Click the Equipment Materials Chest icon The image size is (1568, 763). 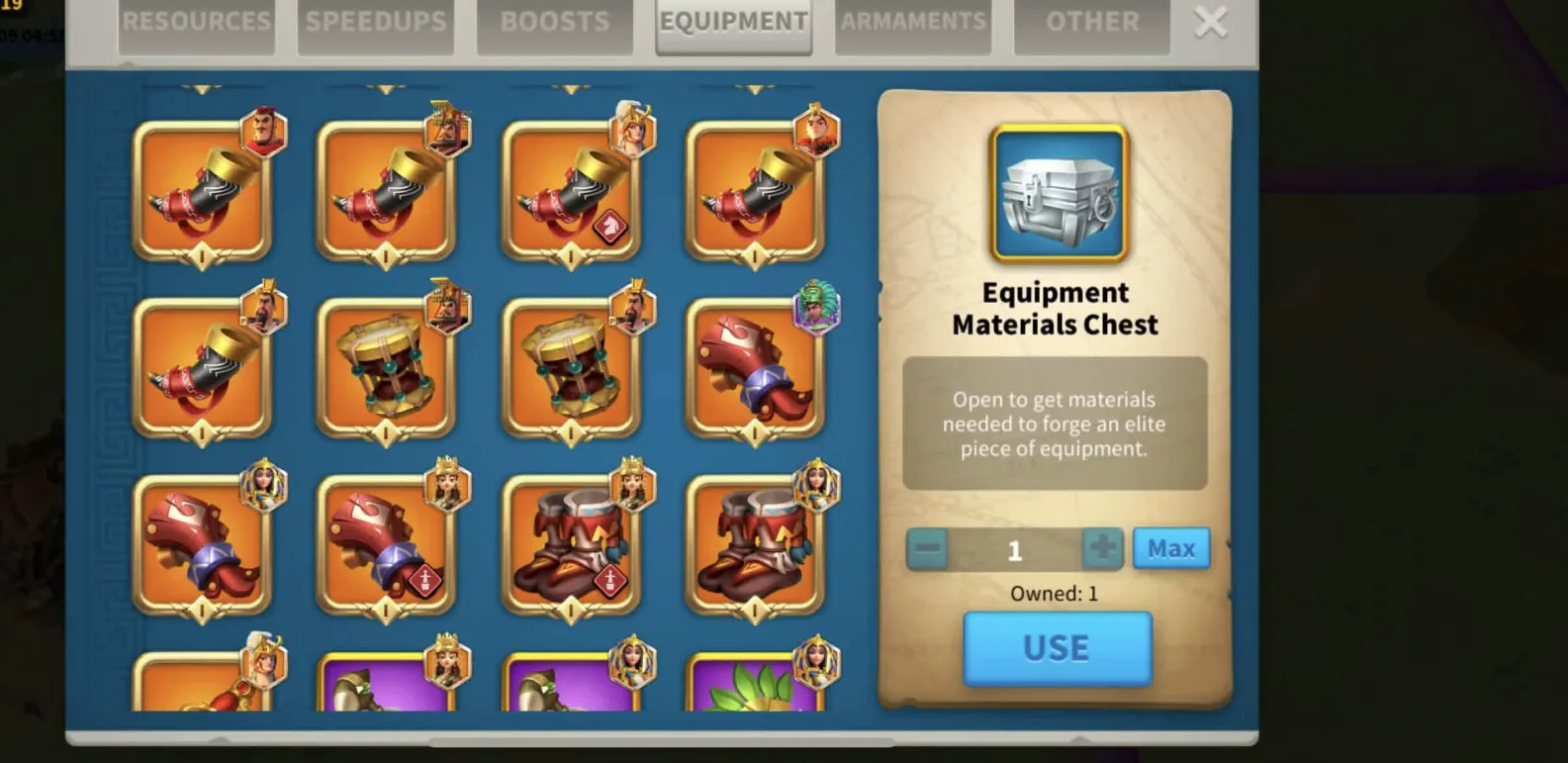1059,194
